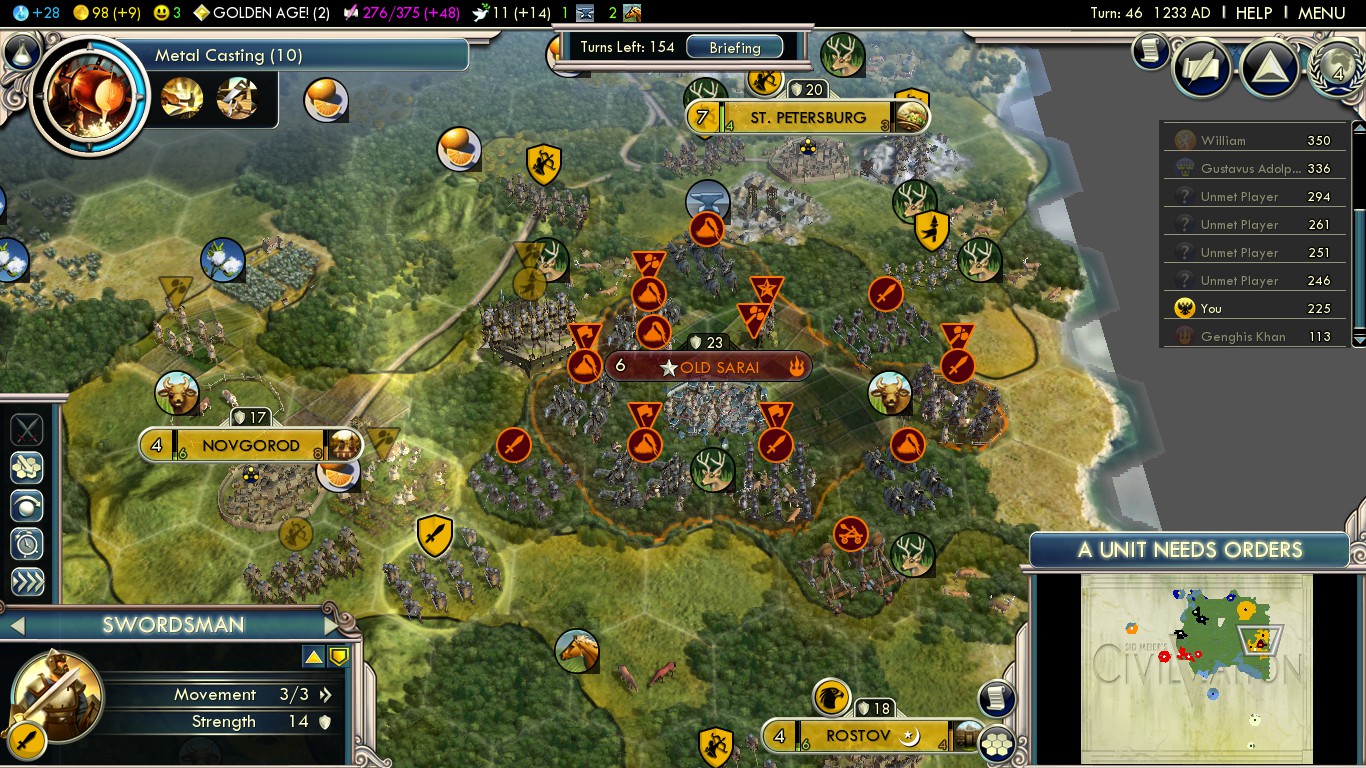Click the scenario Briefing button
Image resolution: width=1366 pixels, height=768 pixels.
click(735, 47)
